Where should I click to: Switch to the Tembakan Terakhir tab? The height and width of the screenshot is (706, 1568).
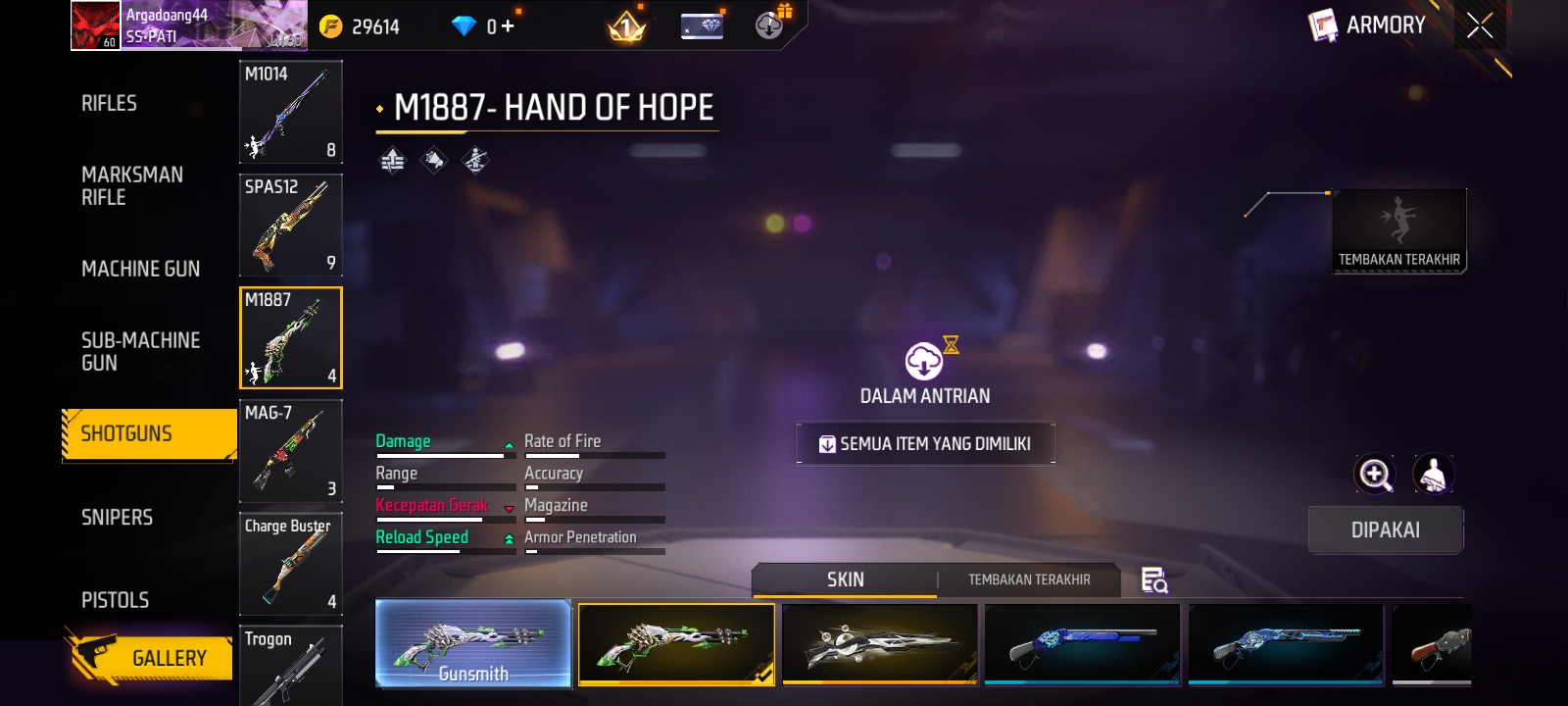[1029, 580]
